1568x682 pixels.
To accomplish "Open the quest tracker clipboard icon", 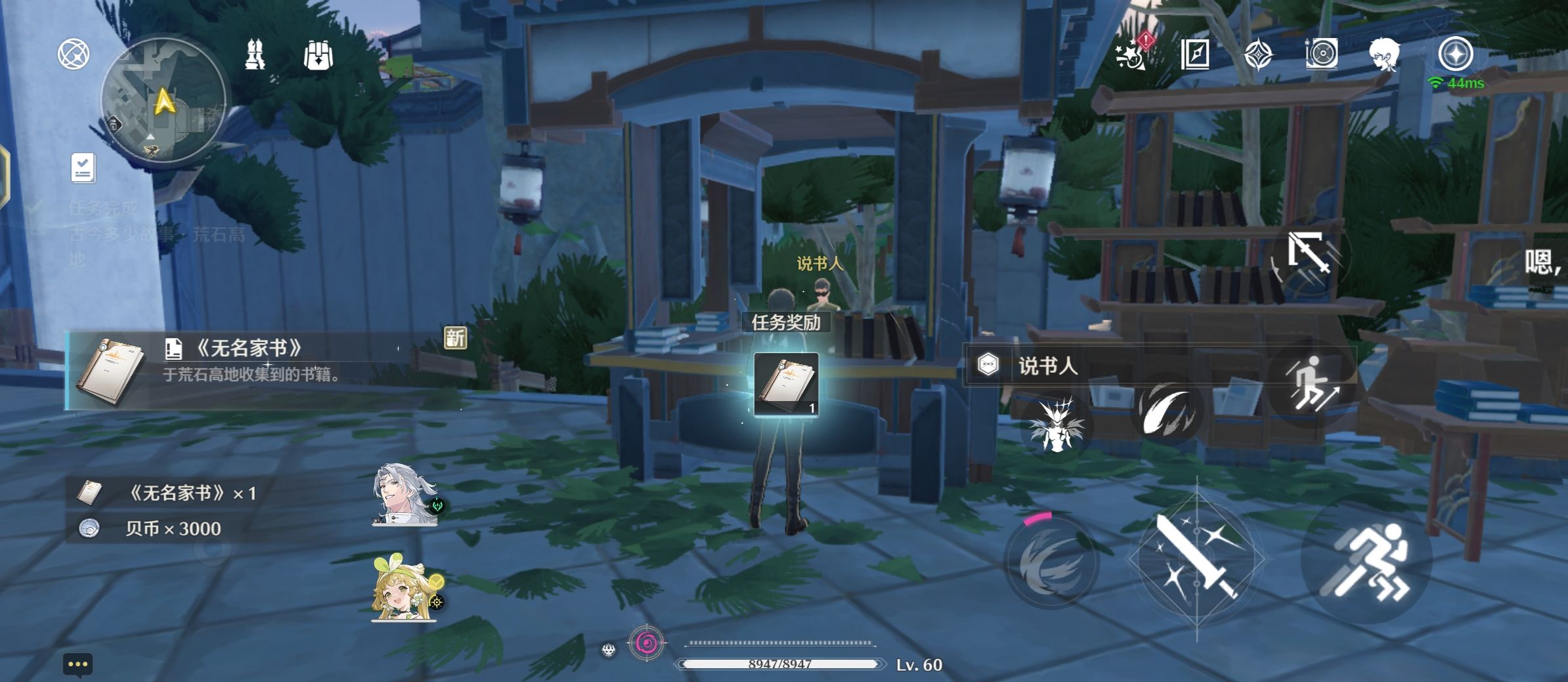I will tap(83, 168).
